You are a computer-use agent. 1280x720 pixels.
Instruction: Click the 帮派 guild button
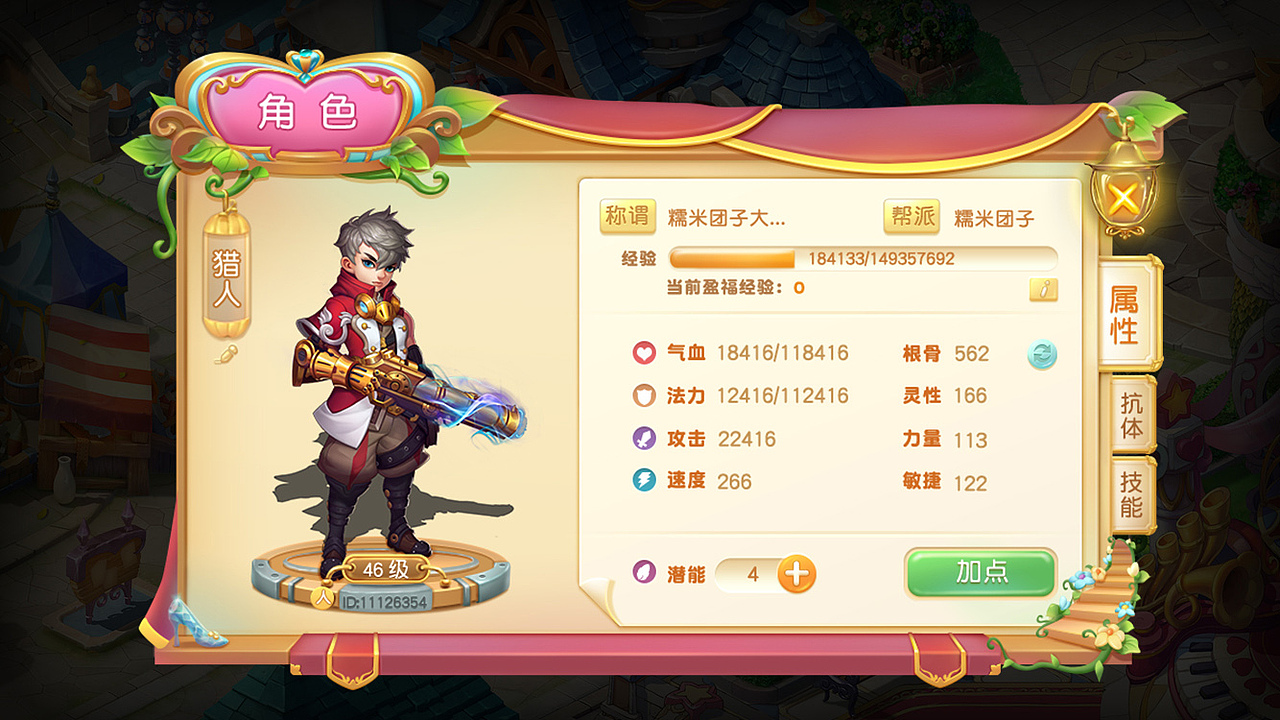click(912, 215)
